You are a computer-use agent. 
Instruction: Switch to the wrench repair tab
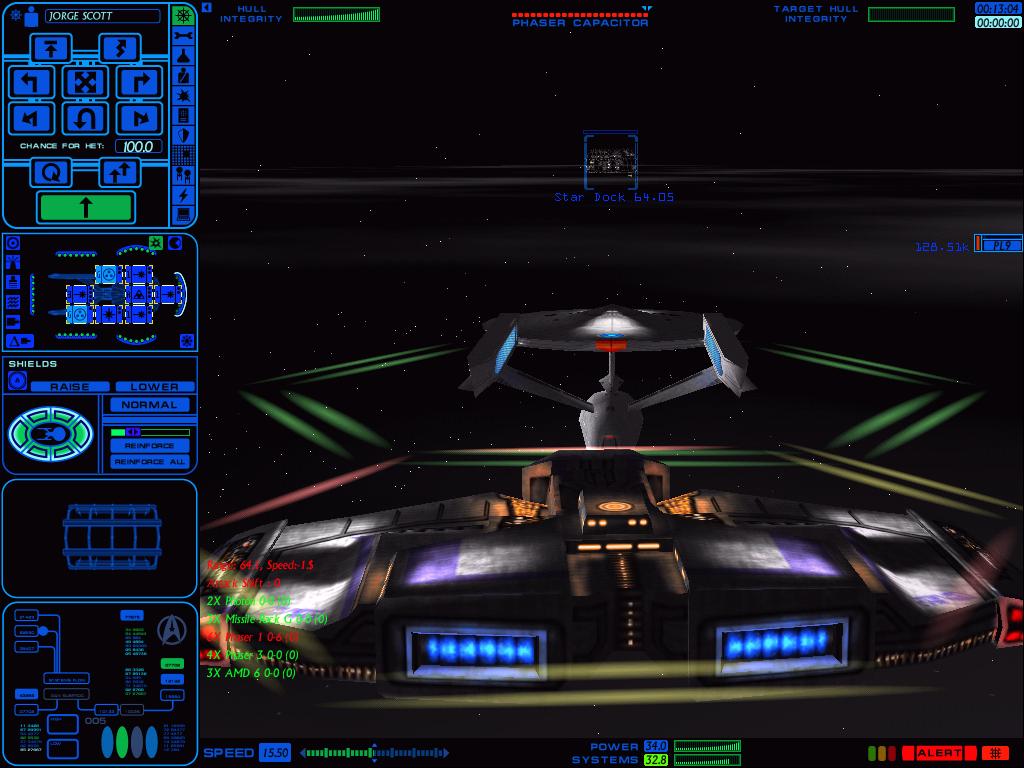coord(183,36)
